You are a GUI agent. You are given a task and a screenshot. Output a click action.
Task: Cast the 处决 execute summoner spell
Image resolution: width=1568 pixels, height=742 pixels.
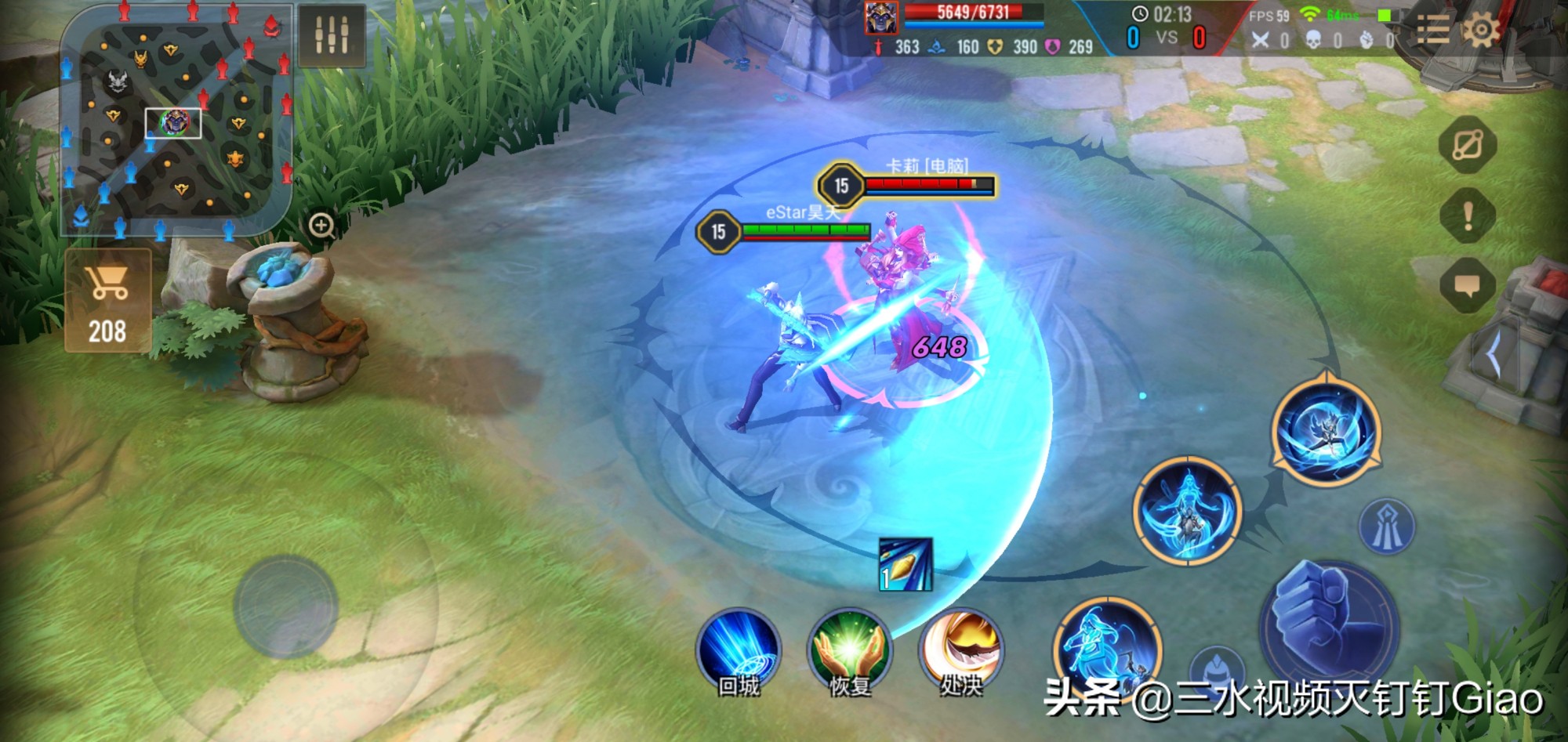pyautogui.click(x=961, y=650)
